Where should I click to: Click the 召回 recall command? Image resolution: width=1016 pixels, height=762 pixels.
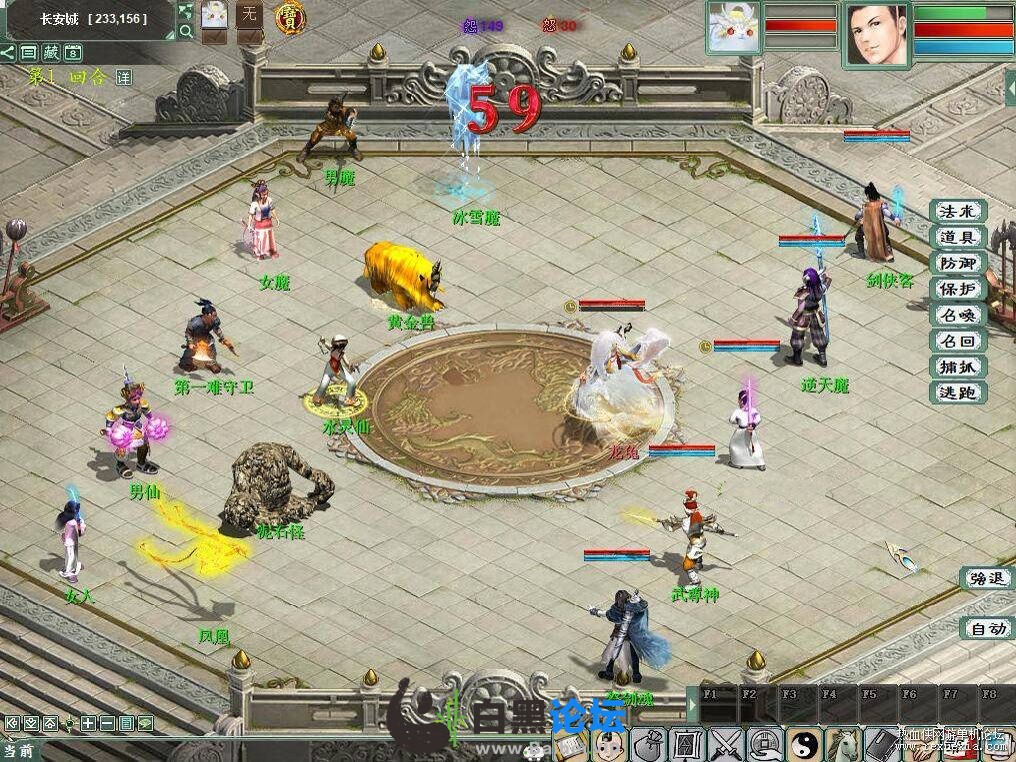[x=958, y=341]
